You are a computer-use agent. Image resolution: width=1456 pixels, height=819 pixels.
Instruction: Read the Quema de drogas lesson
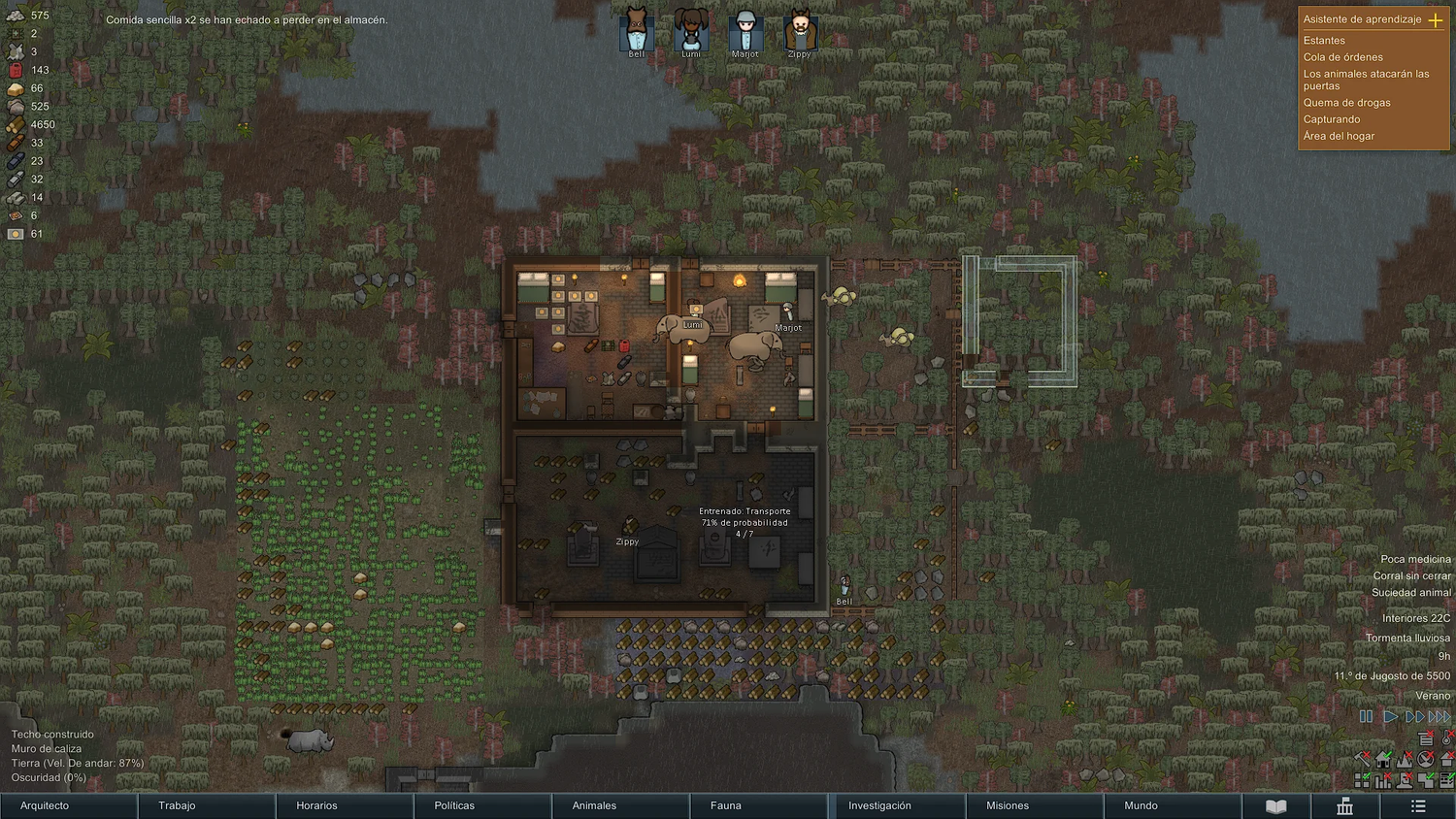pos(1346,103)
